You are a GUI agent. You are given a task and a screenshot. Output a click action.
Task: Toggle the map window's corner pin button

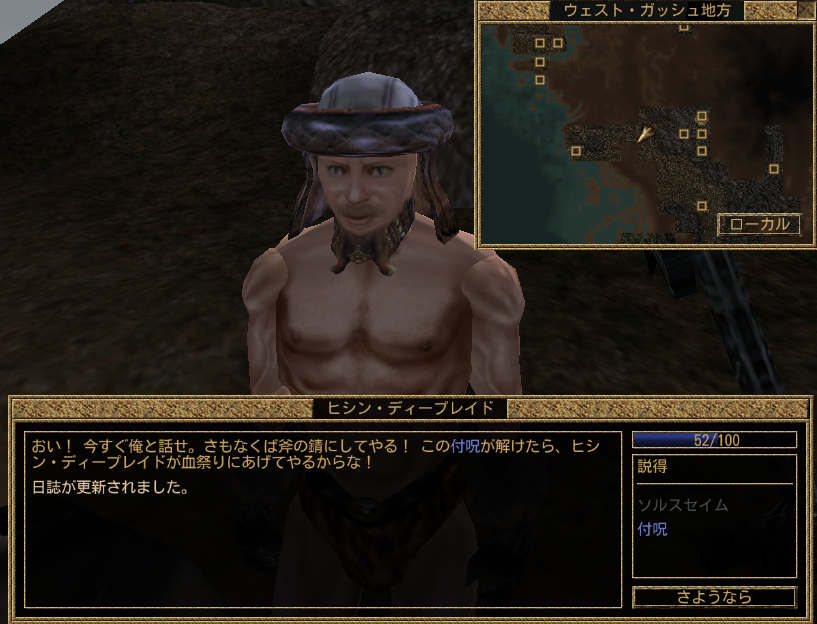click(x=805, y=11)
